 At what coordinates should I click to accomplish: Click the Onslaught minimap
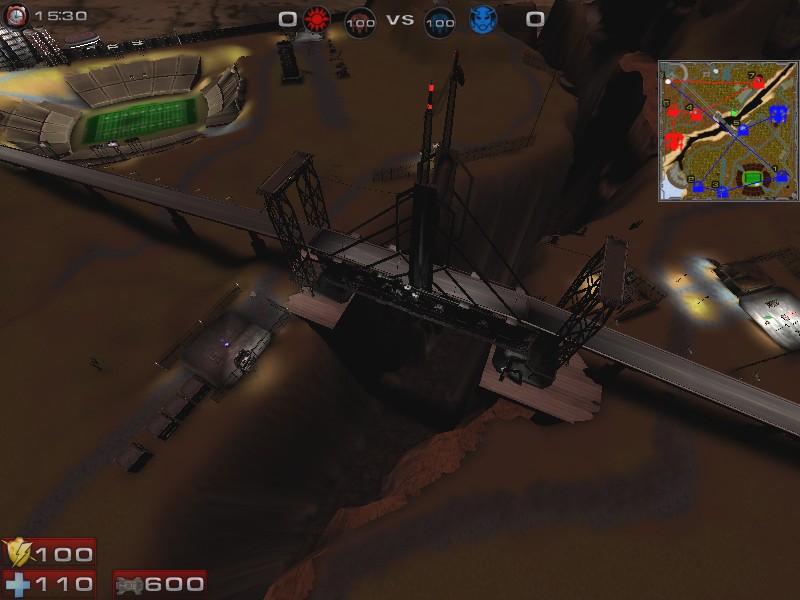point(728,131)
